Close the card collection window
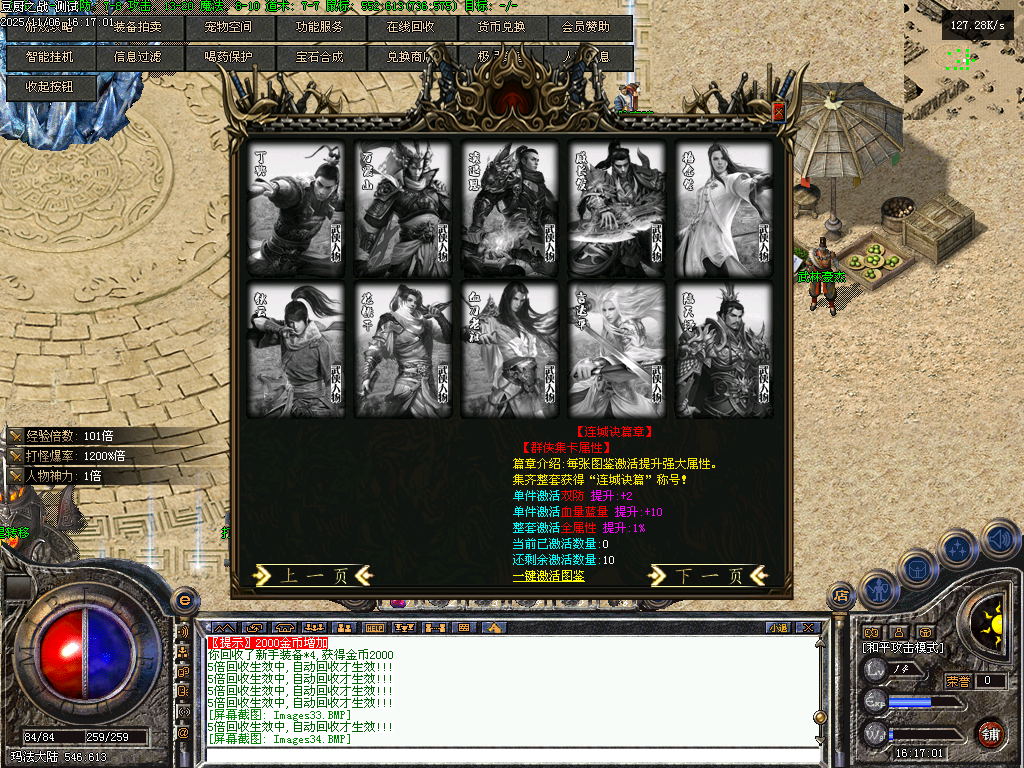Viewport: 1024px width, 768px height. (x=779, y=113)
